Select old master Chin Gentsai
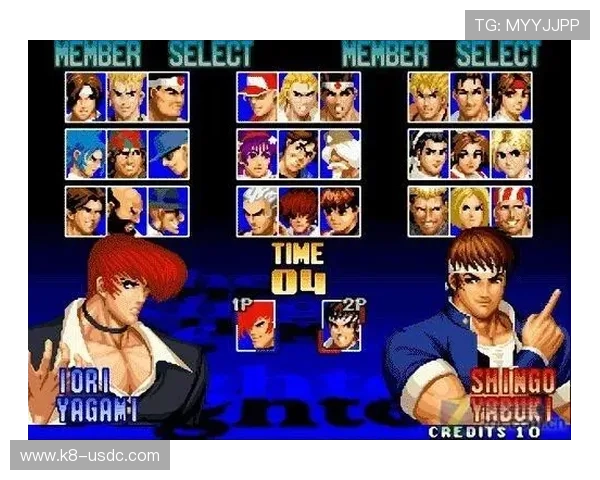600x480 pixels. [x=340, y=154]
